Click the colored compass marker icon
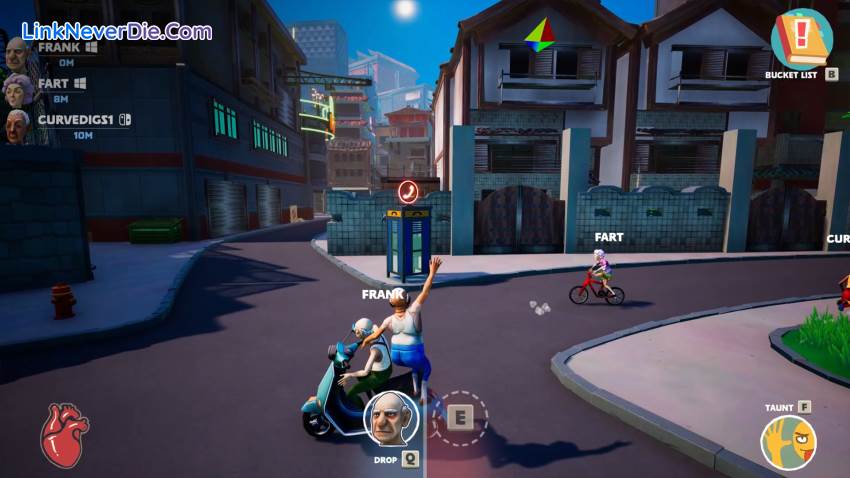 [x=540, y=36]
